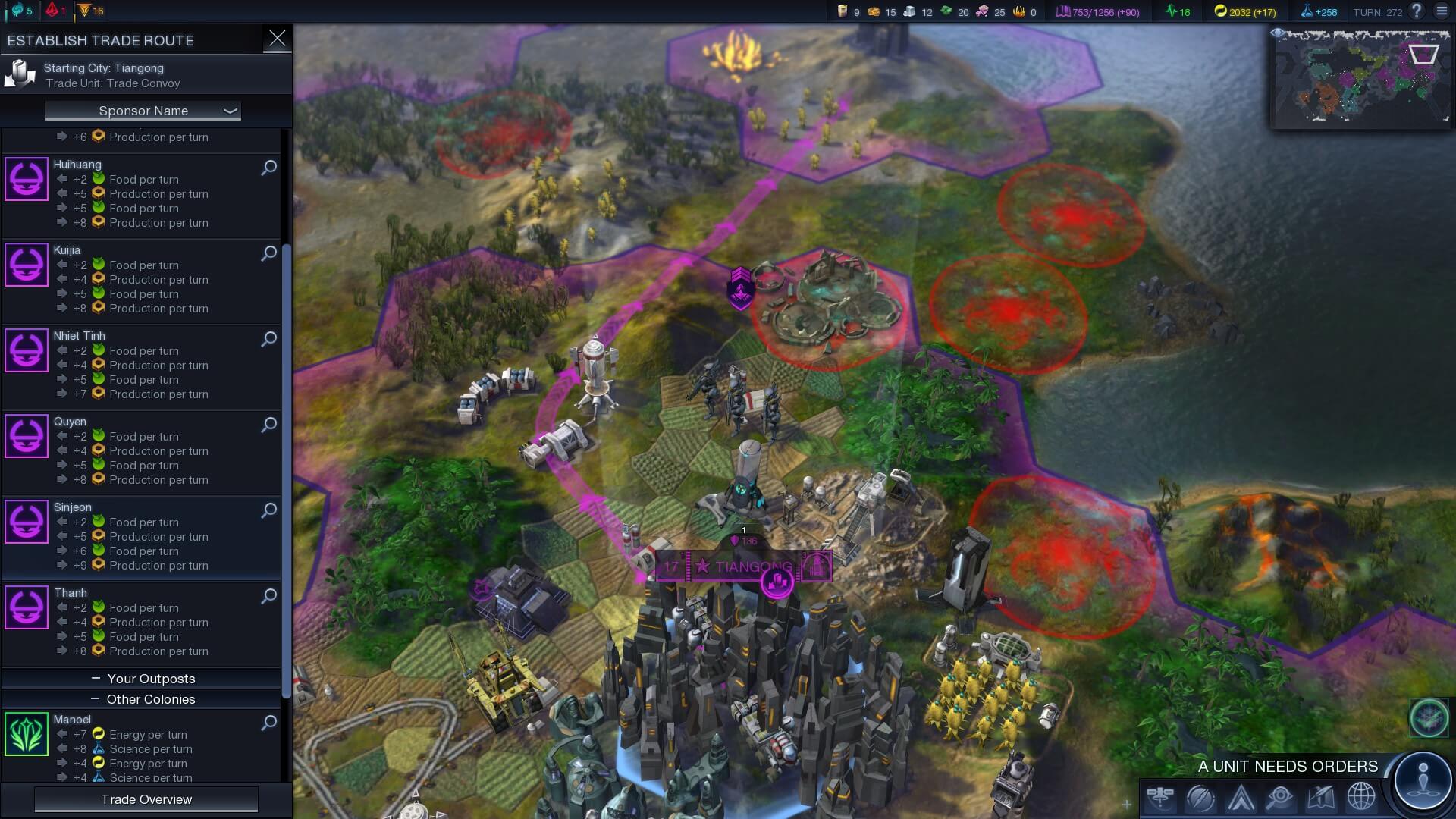Click the energy reserve coin icon
The width and height of the screenshot is (1456, 819).
pos(1222,12)
